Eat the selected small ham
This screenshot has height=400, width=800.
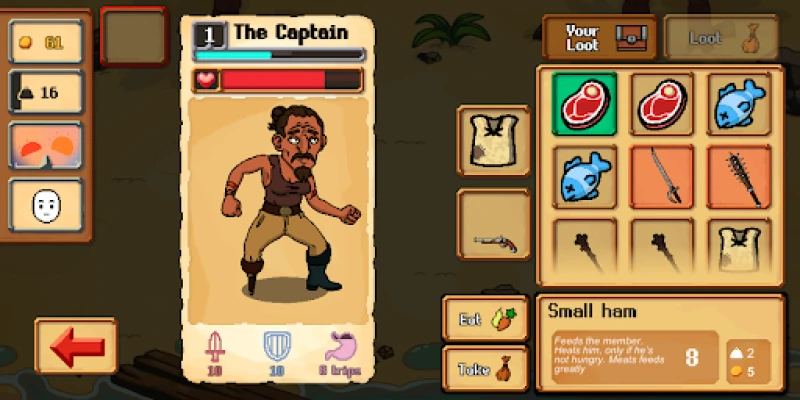click(x=487, y=318)
